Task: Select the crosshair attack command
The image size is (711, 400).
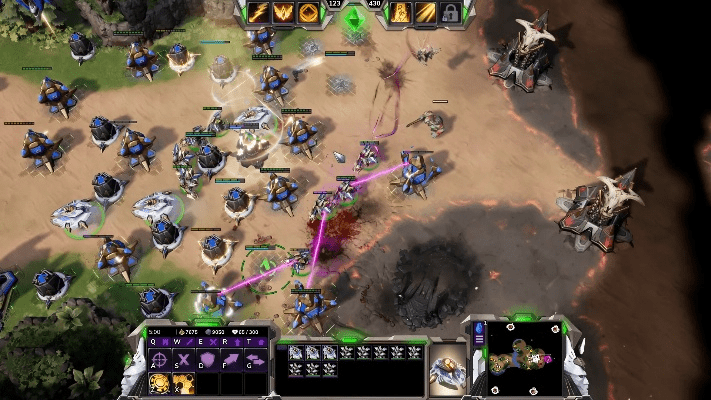Action: pos(159,360)
